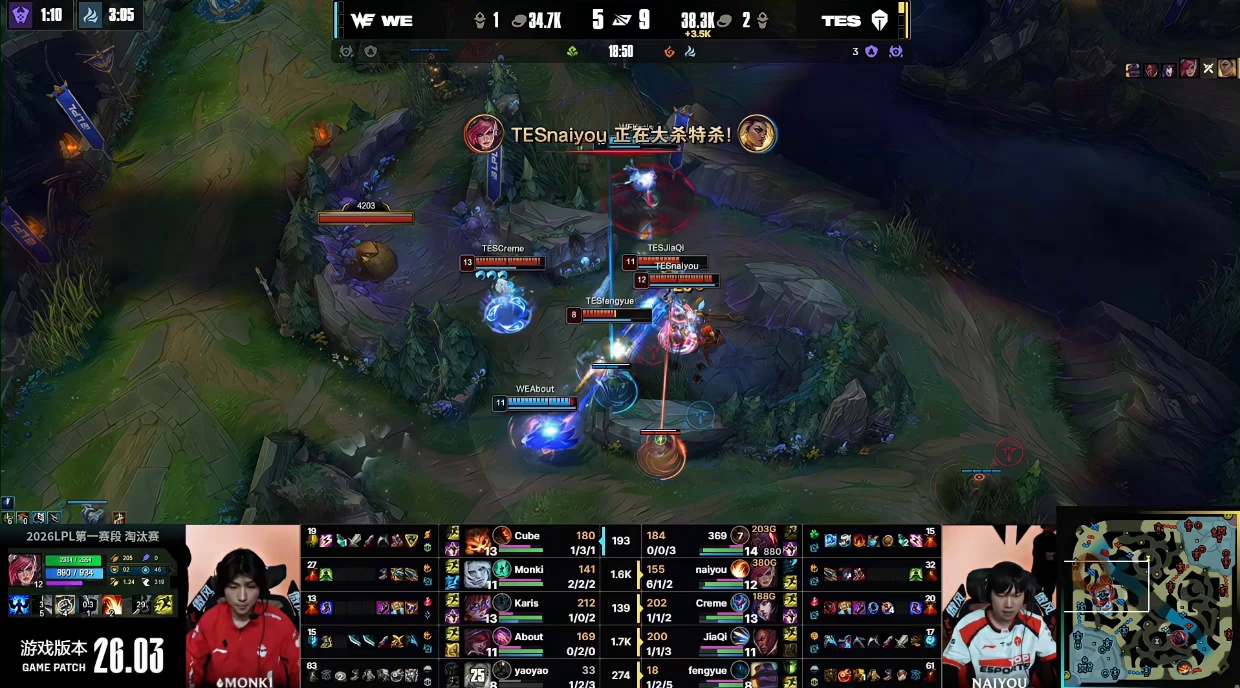Click Vi's fiery ultimate ability icon
Screen dimensions: 1240x688
(111, 605)
